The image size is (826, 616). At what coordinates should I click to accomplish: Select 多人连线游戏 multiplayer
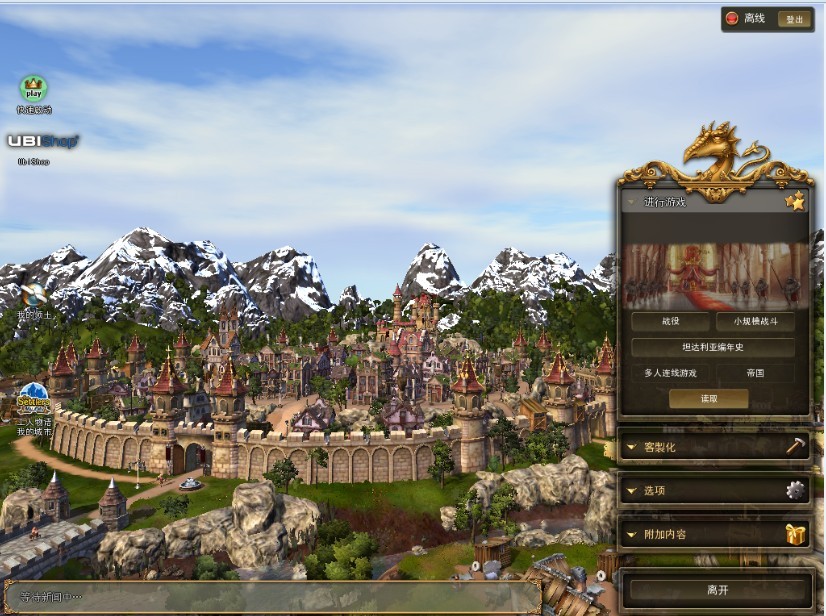tap(669, 373)
